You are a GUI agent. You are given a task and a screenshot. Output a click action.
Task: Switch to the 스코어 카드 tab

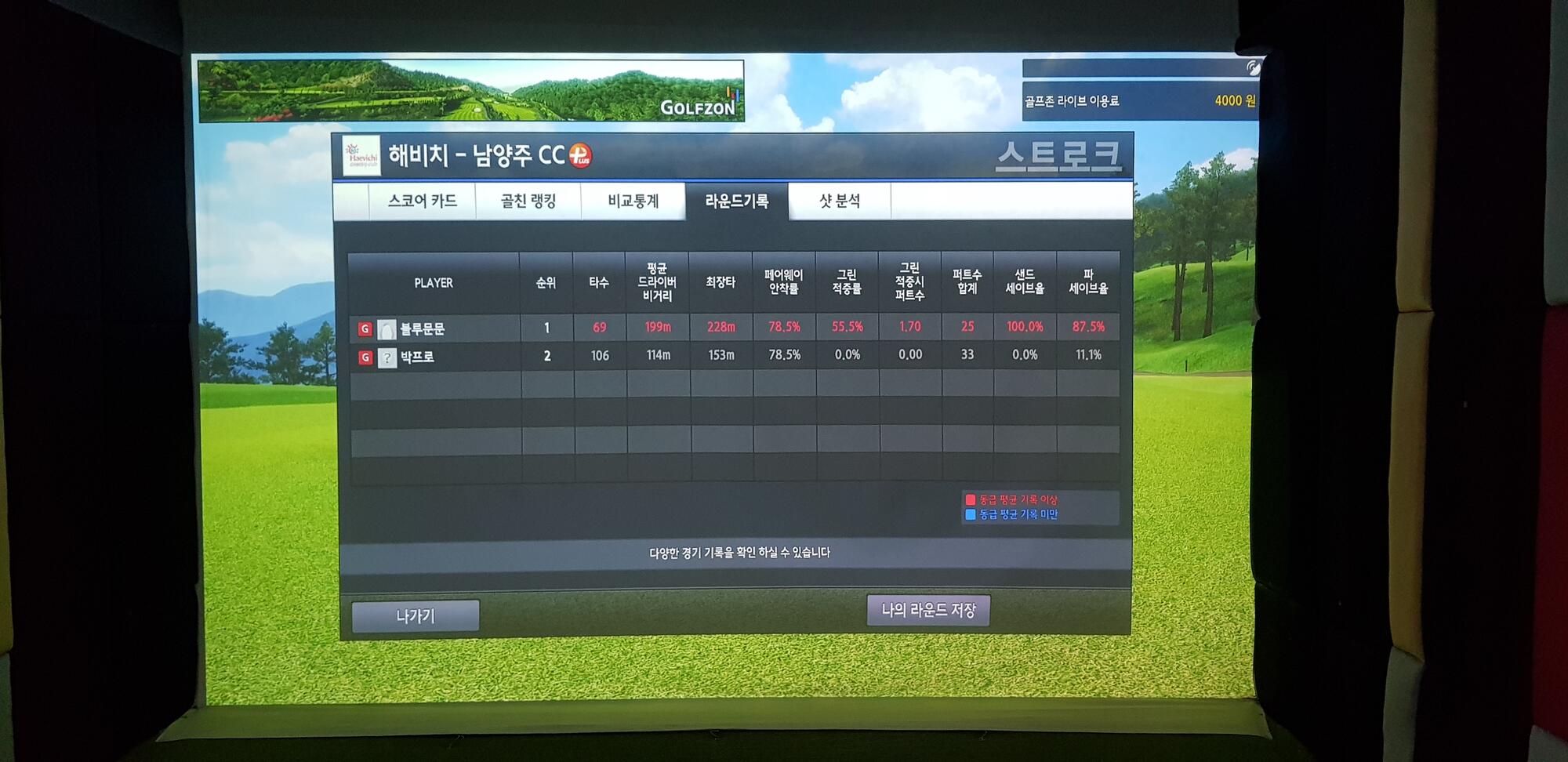(x=422, y=201)
